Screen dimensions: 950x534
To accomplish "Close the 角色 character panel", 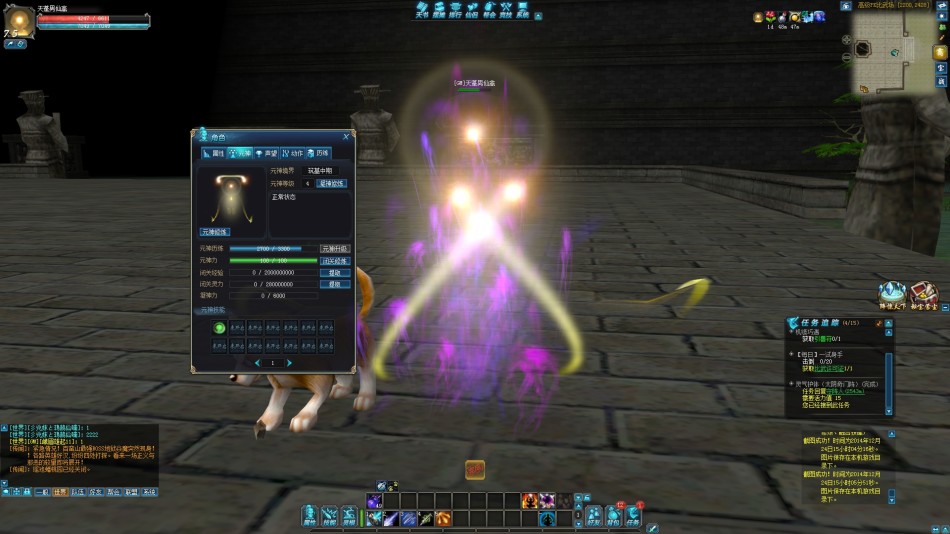I will tap(346, 136).
